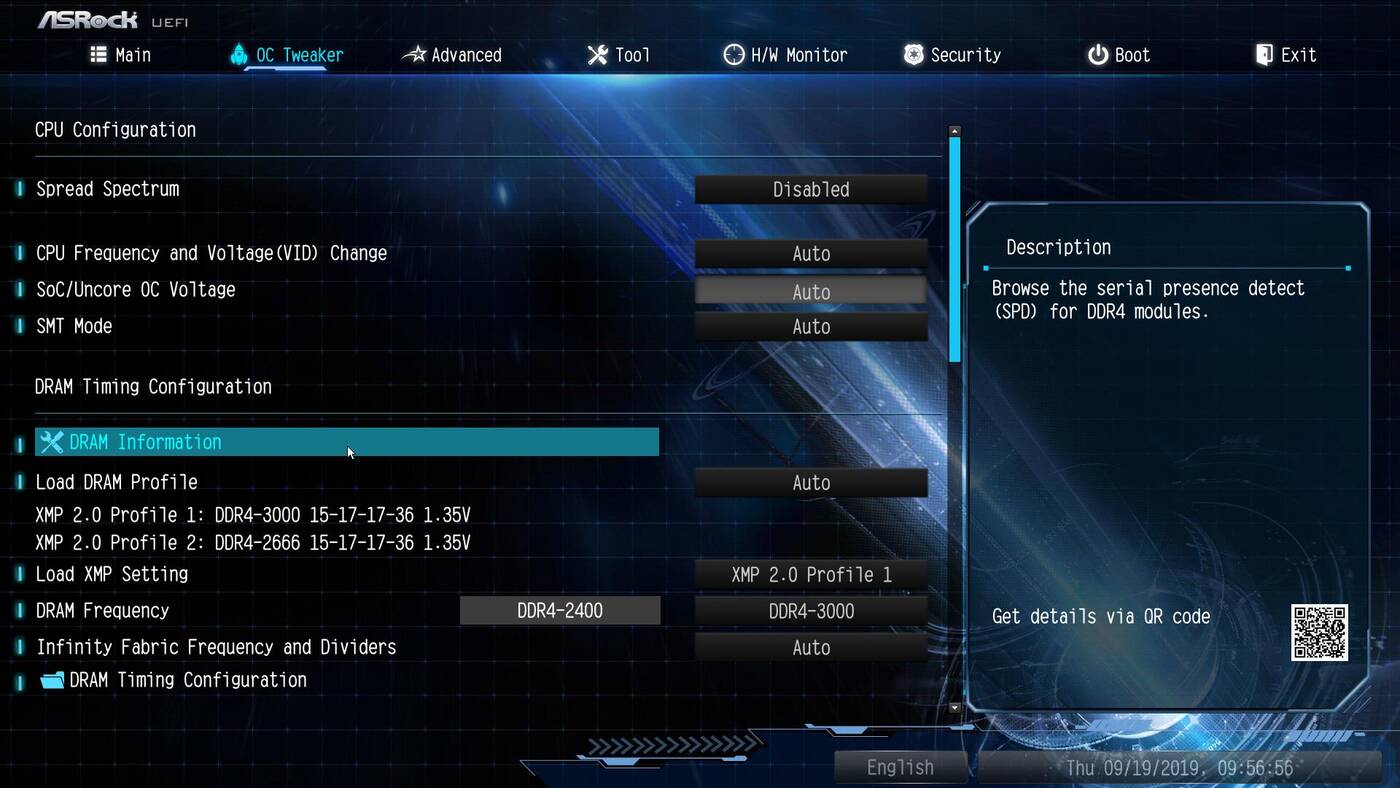The height and width of the screenshot is (788, 1400).
Task: Open Infinity Fabric Frequency and Dividers dropdown
Action: [811, 648]
